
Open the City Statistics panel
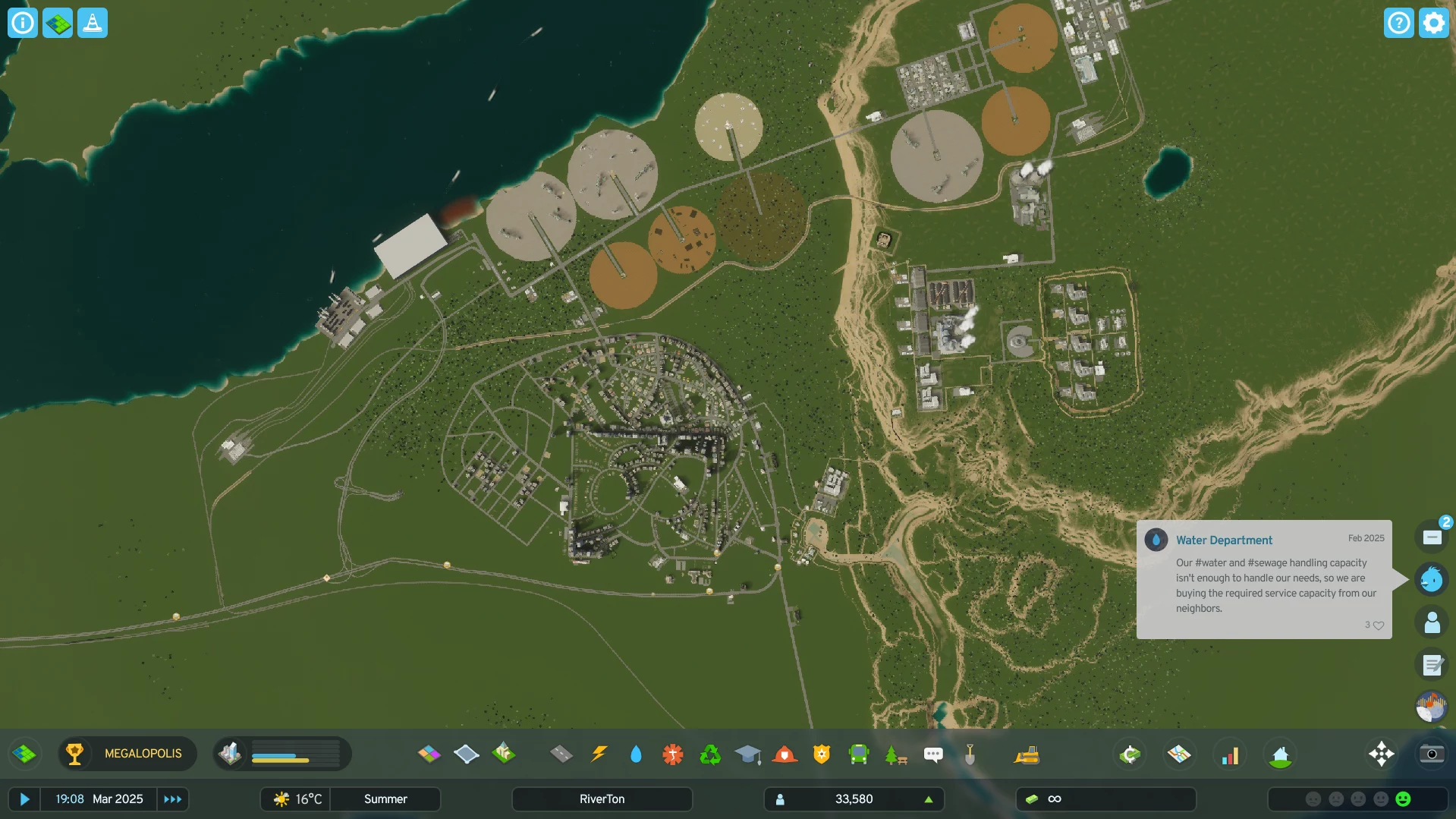pyautogui.click(x=1230, y=754)
